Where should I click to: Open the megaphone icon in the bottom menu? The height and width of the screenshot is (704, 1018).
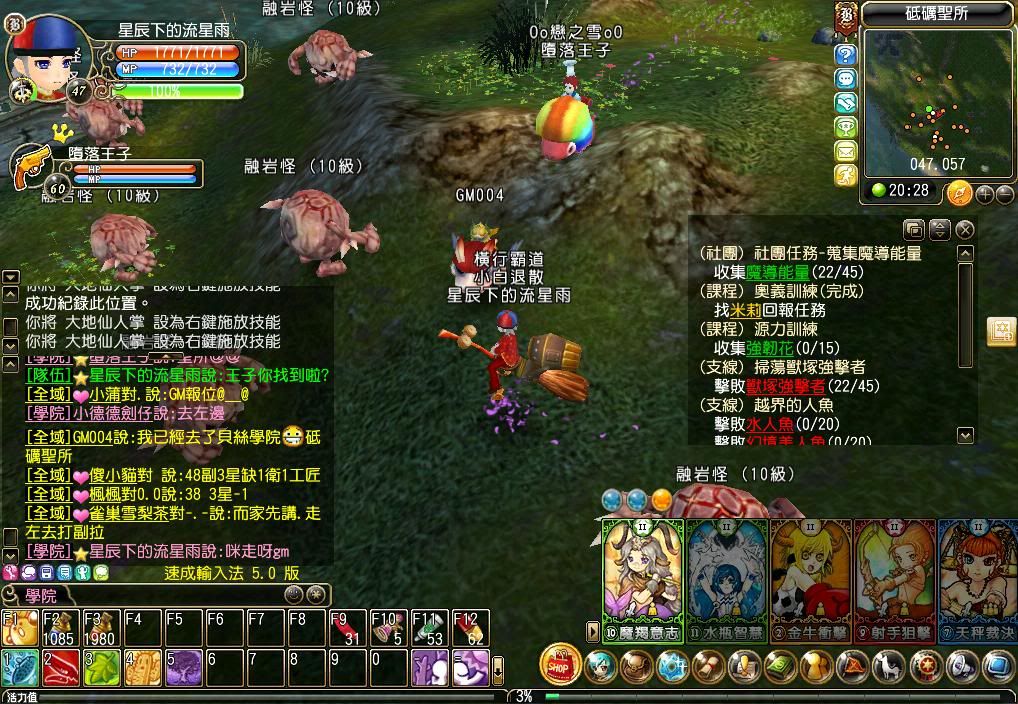[963, 665]
